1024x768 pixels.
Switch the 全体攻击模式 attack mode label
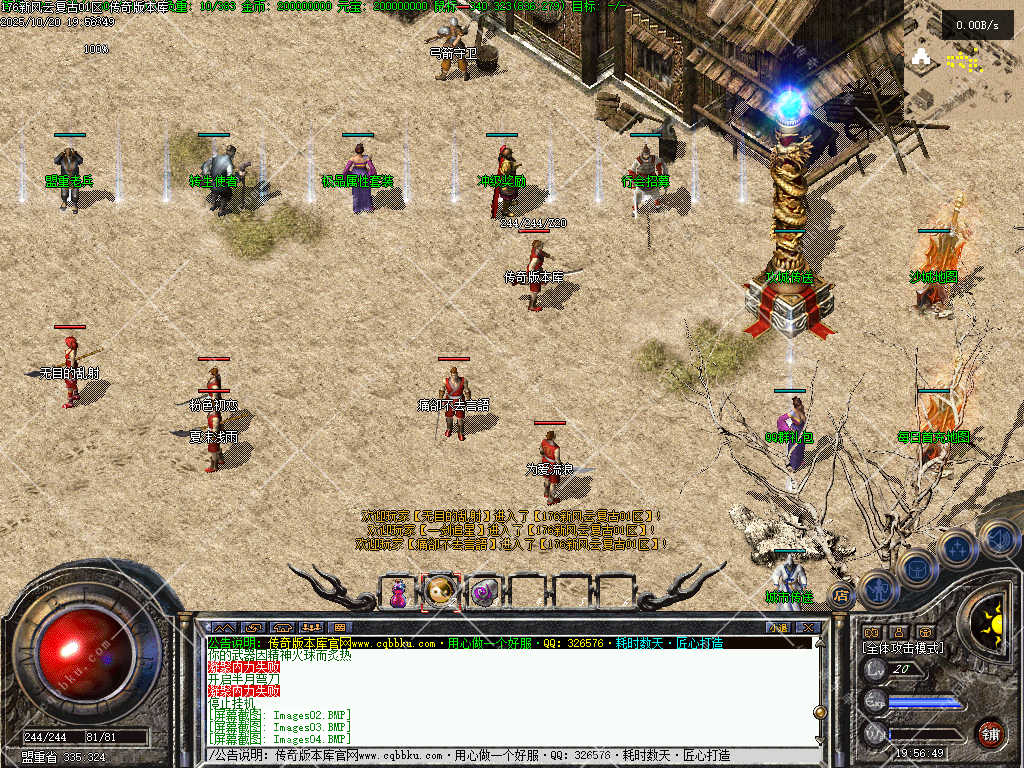[902, 648]
